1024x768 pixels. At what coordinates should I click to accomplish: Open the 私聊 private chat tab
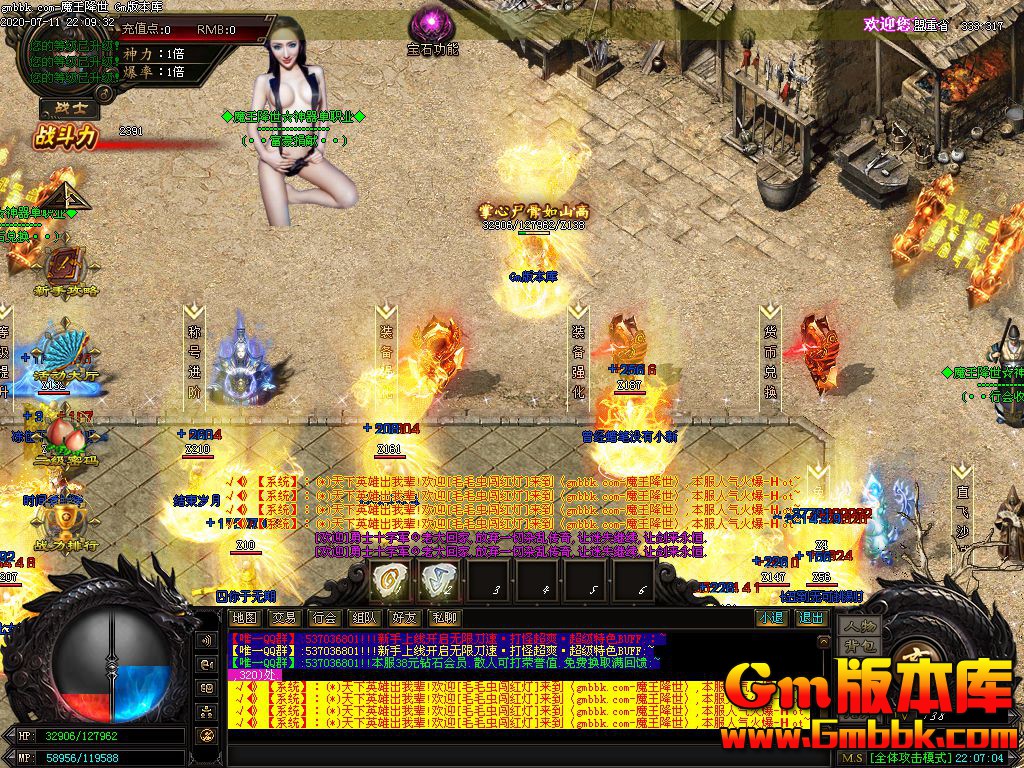click(444, 618)
